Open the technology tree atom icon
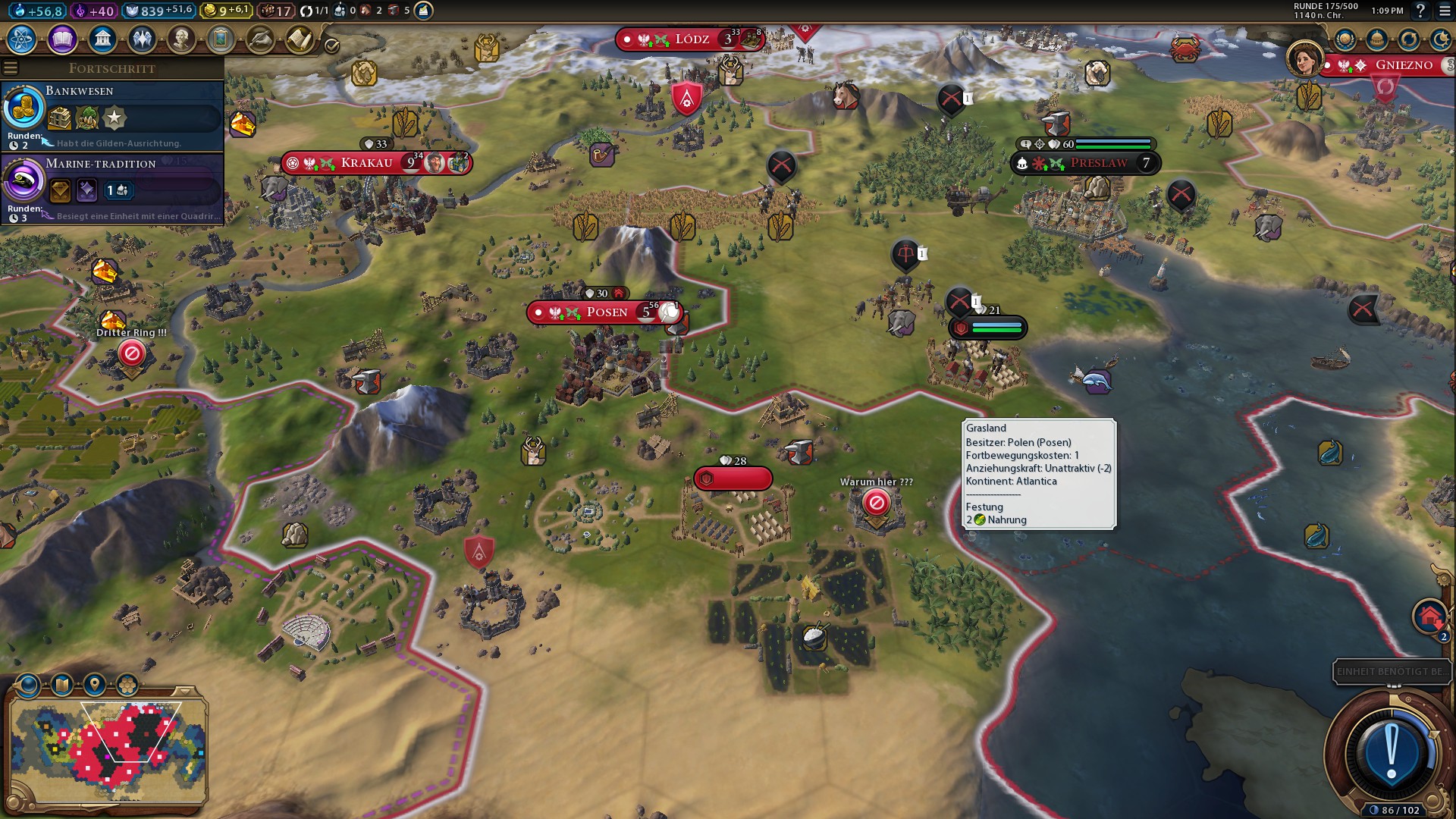1456x819 pixels. tap(22, 39)
